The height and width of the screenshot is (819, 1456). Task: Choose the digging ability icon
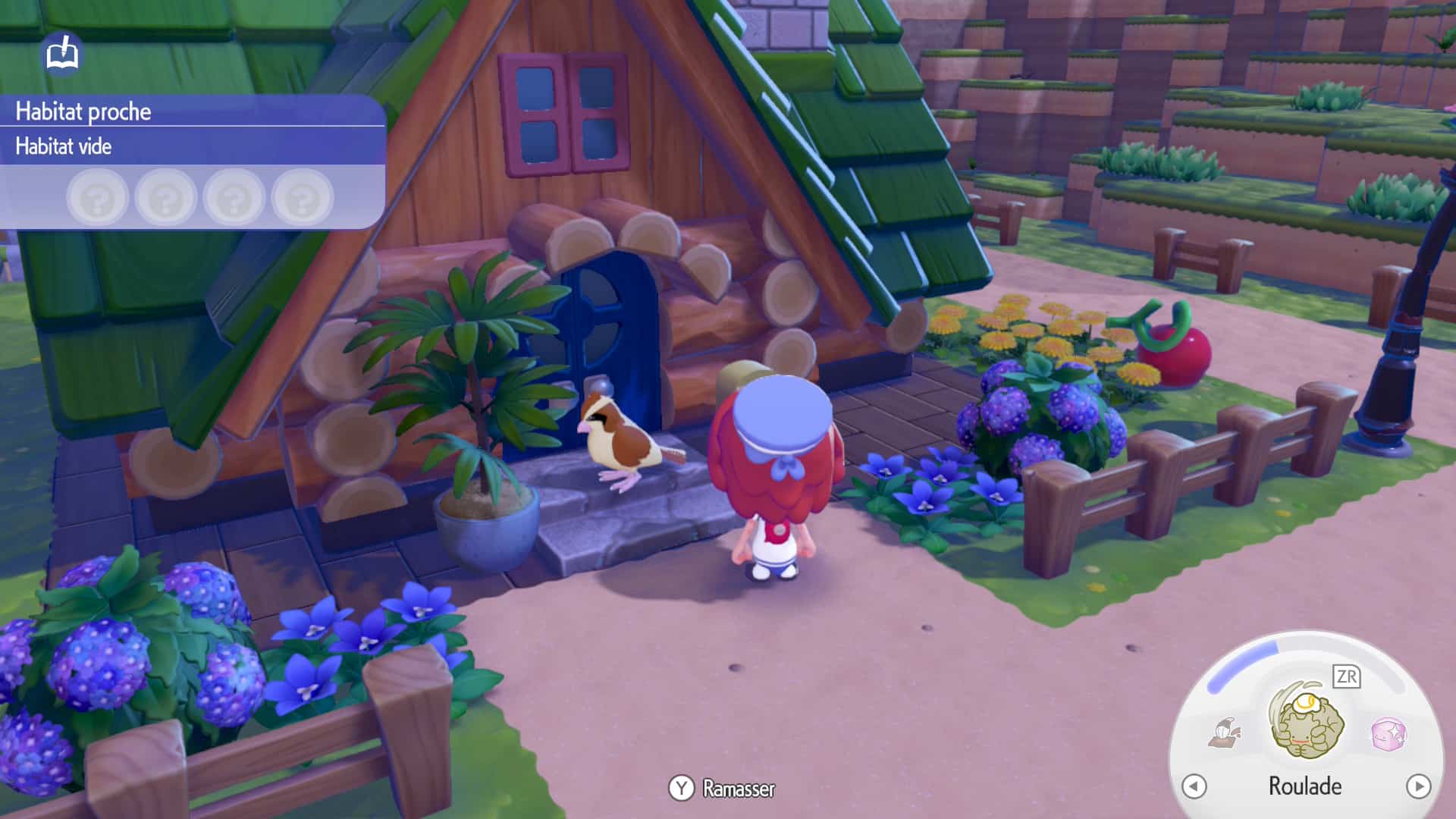point(1225,733)
